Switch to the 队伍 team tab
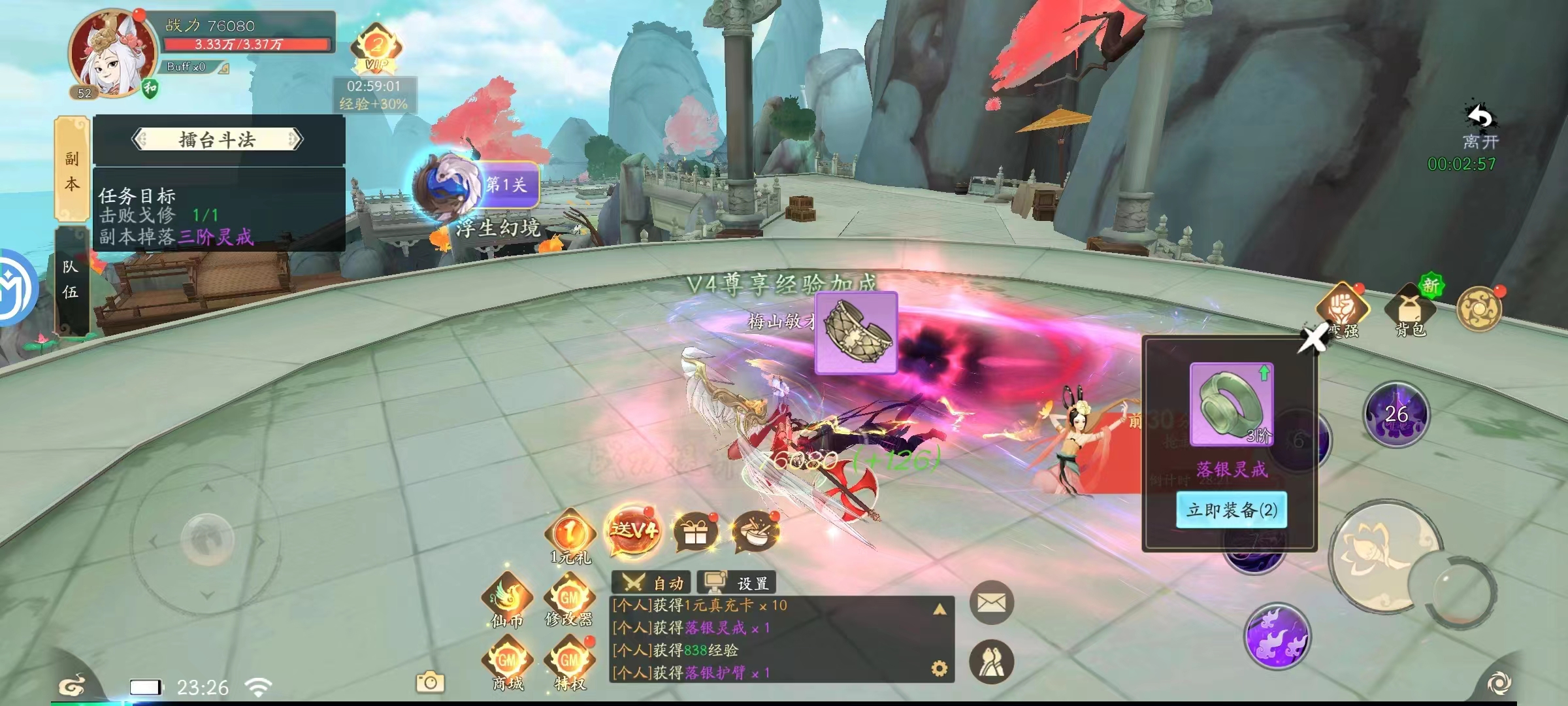 71,280
